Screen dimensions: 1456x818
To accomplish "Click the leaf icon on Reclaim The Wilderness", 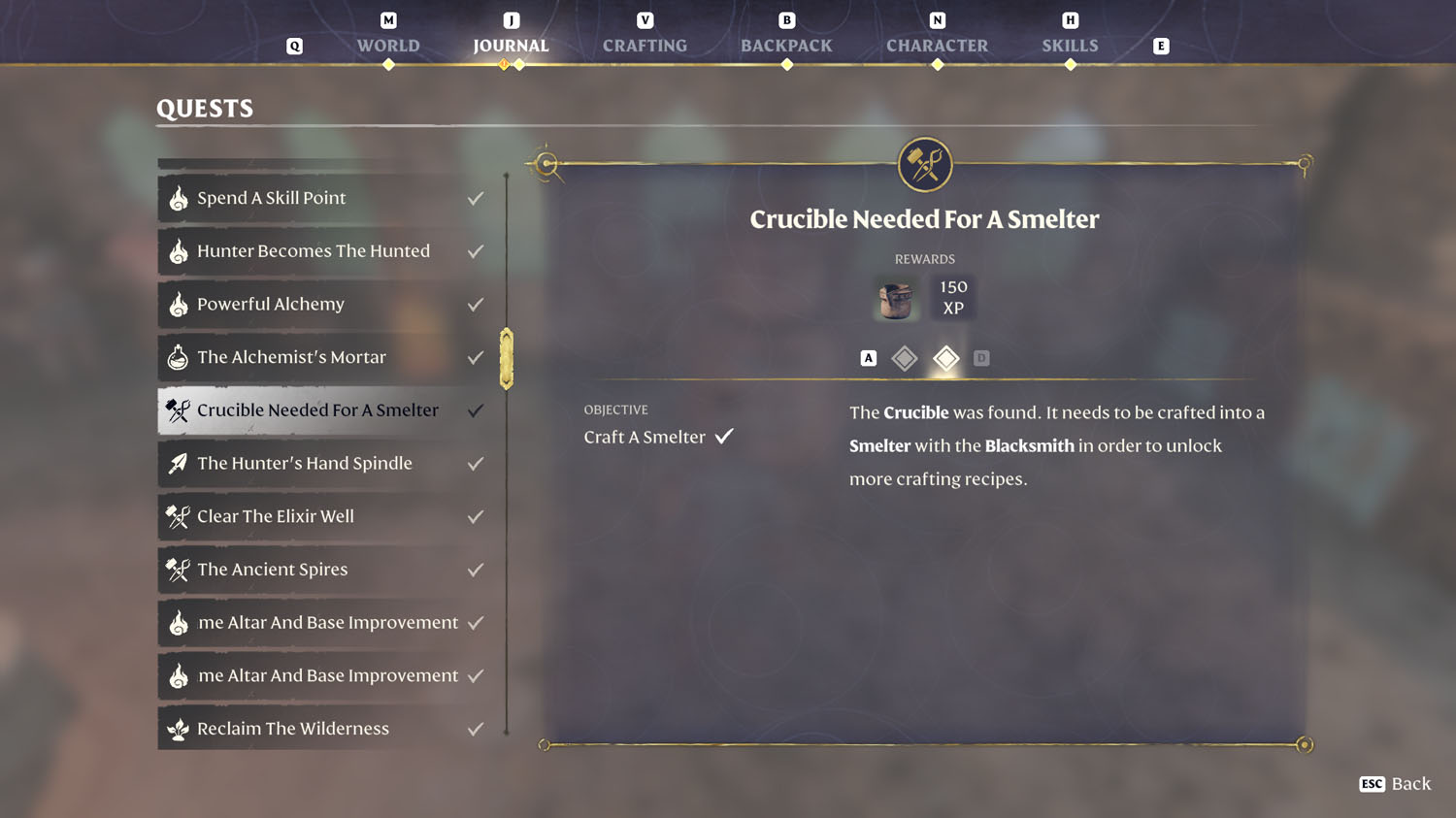I will pyautogui.click(x=179, y=728).
